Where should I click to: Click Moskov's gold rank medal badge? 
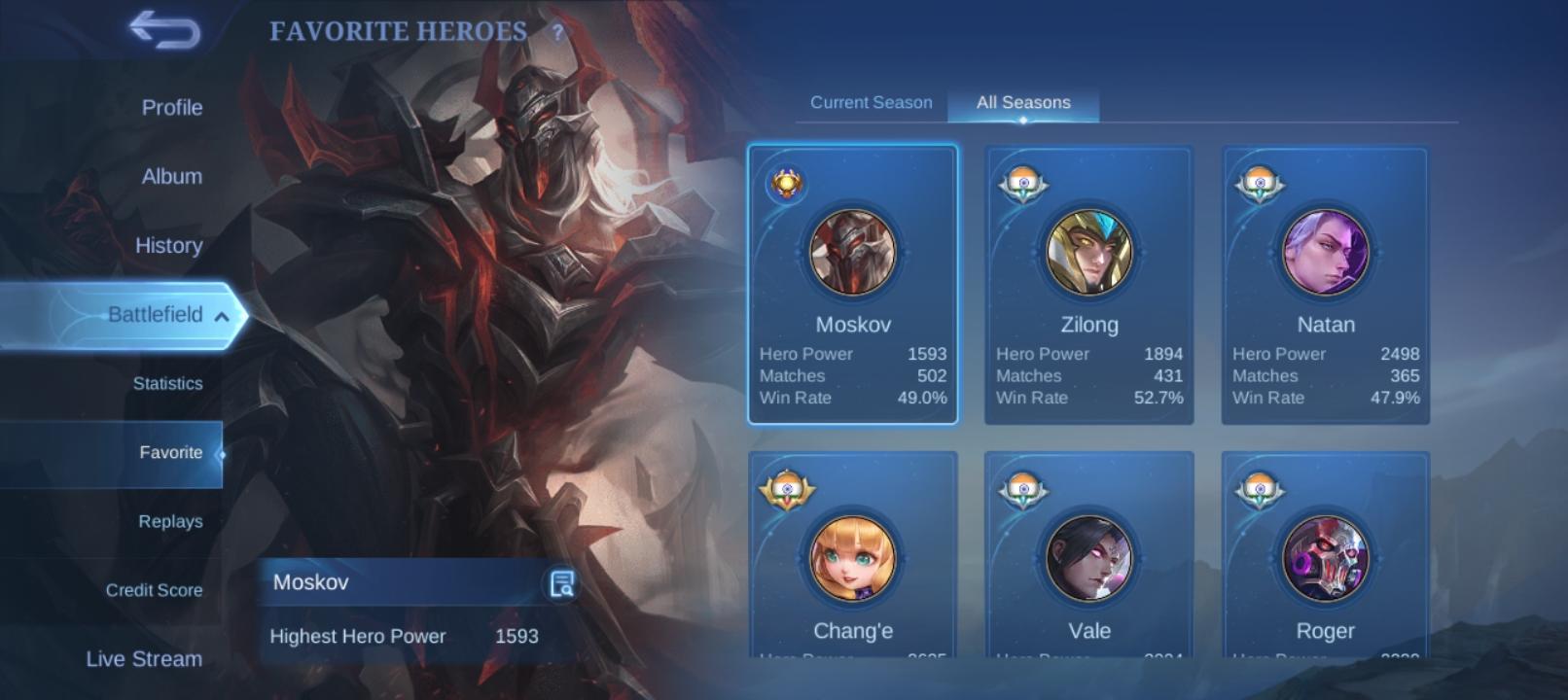(789, 182)
